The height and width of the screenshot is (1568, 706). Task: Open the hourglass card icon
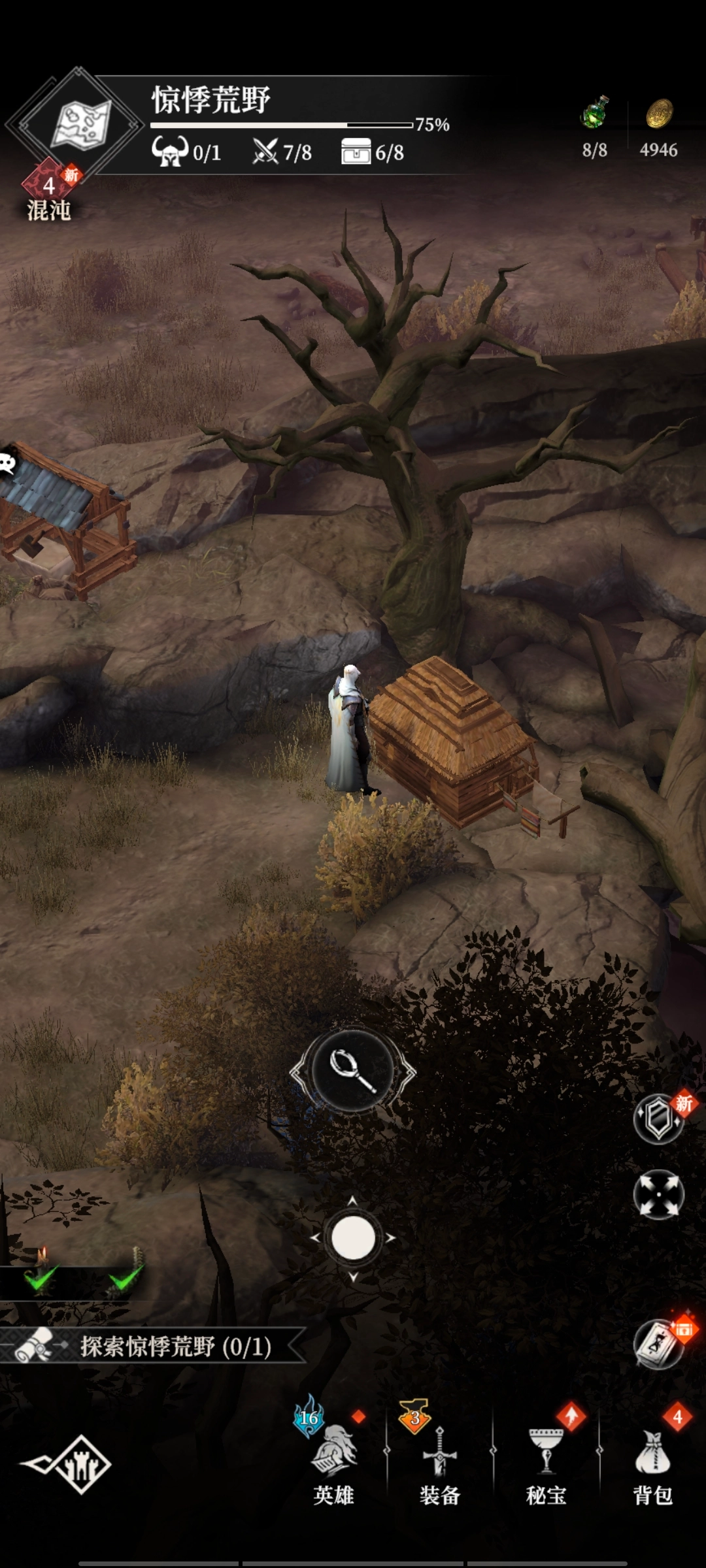[x=659, y=1345]
